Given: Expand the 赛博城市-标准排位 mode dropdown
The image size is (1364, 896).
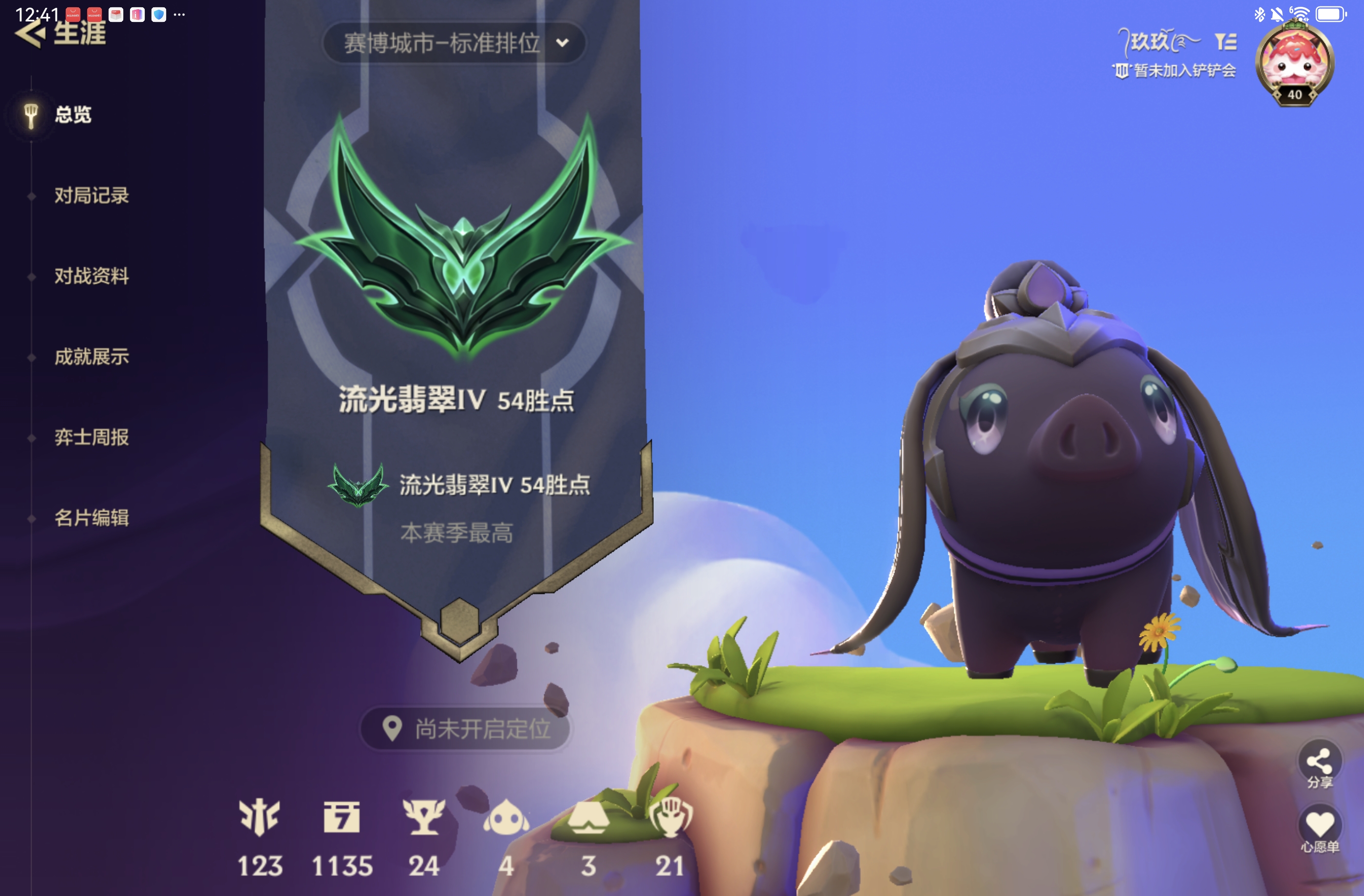Looking at the screenshot, I should tap(454, 43).
